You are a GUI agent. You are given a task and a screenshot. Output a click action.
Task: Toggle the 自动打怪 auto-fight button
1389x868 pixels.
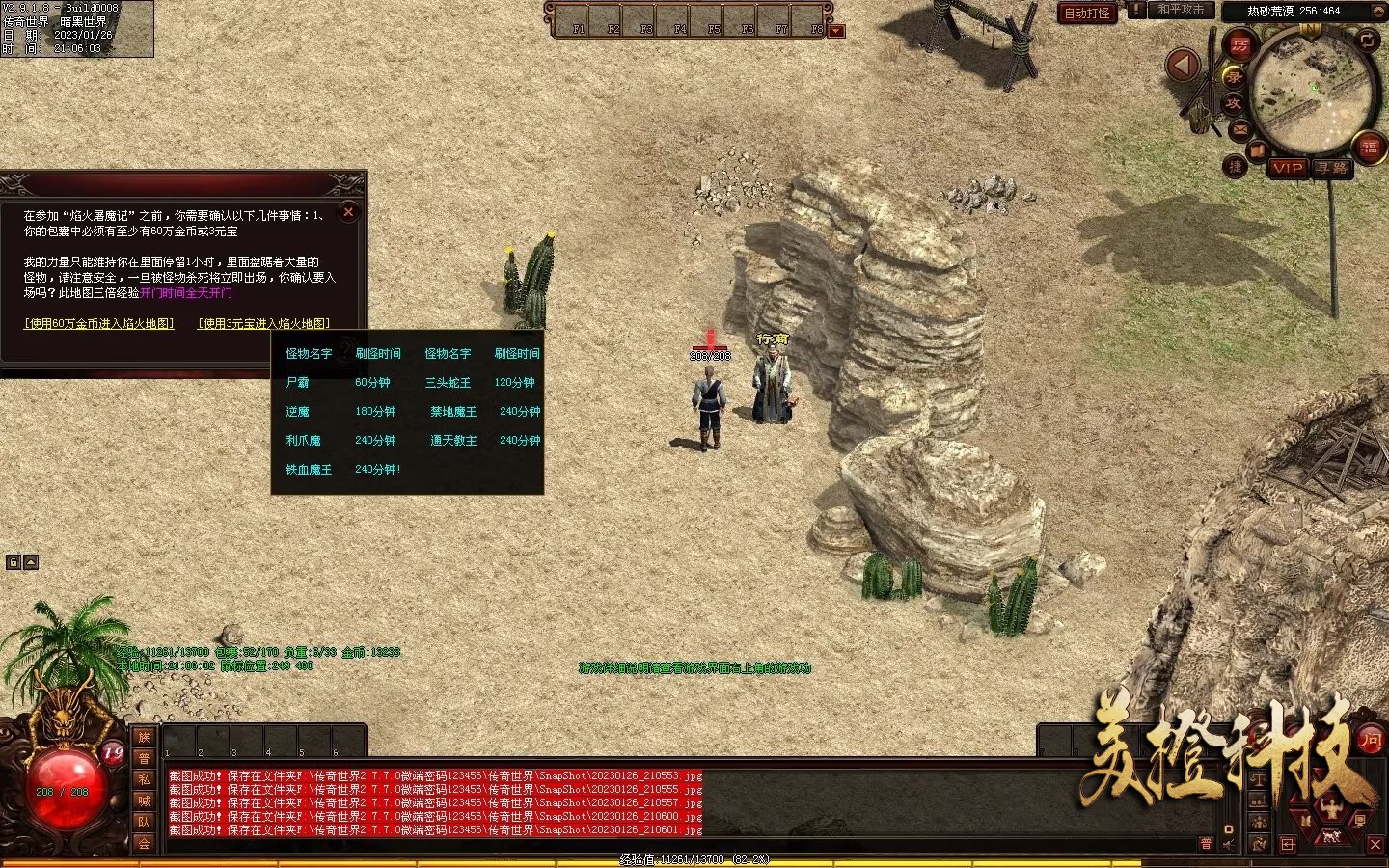[x=1087, y=13]
